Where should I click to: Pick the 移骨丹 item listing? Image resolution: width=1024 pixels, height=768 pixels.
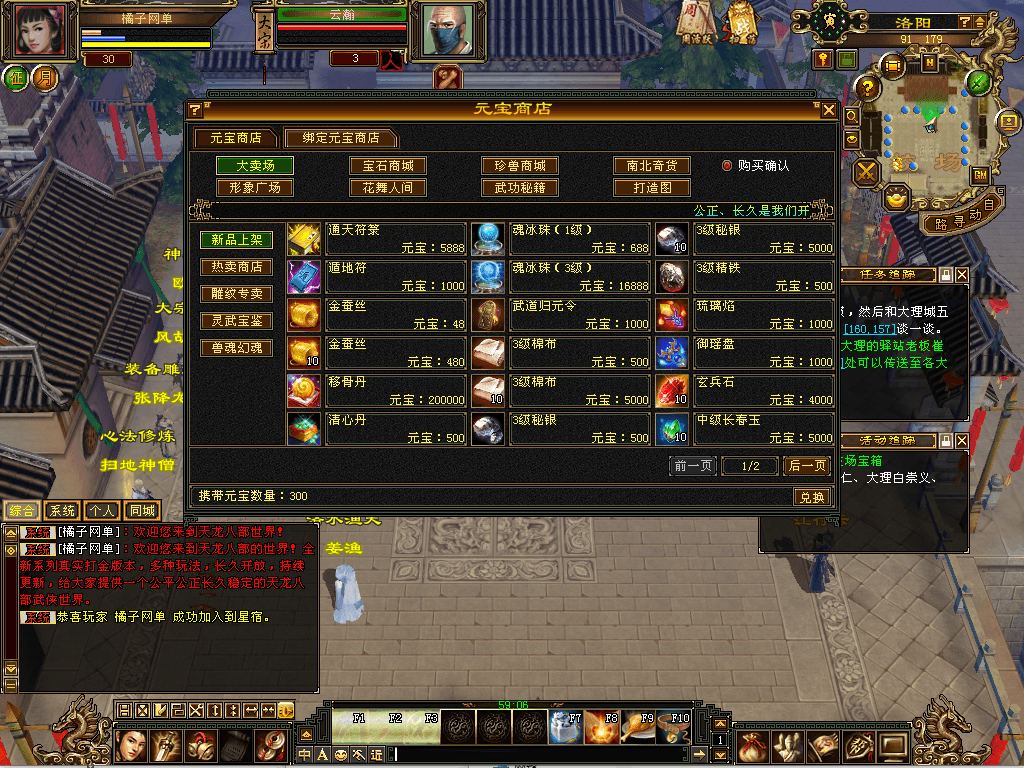pyautogui.click(x=376, y=391)
